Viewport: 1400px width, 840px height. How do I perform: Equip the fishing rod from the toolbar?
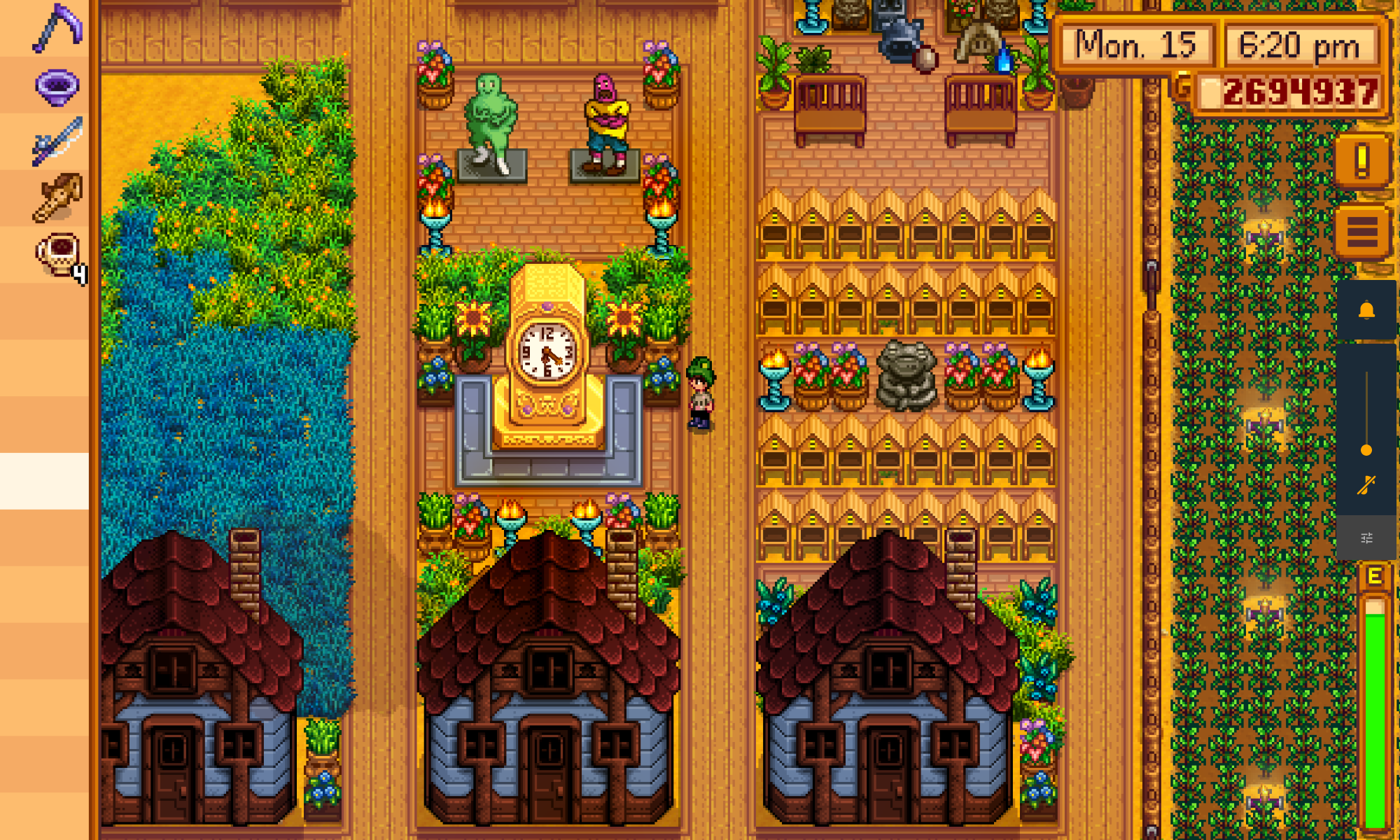[x=57, y=141]
